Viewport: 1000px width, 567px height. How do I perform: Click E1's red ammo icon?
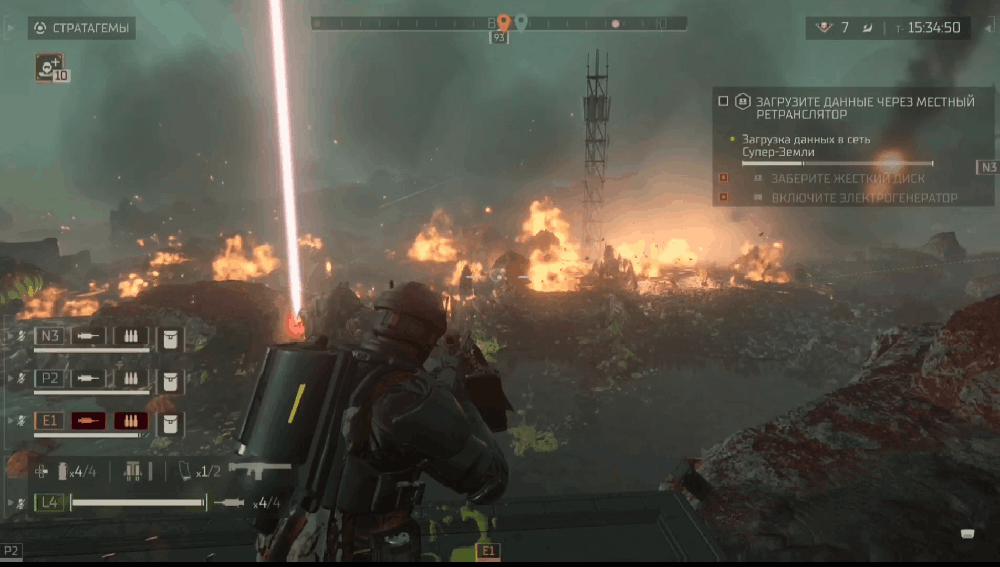130,421
